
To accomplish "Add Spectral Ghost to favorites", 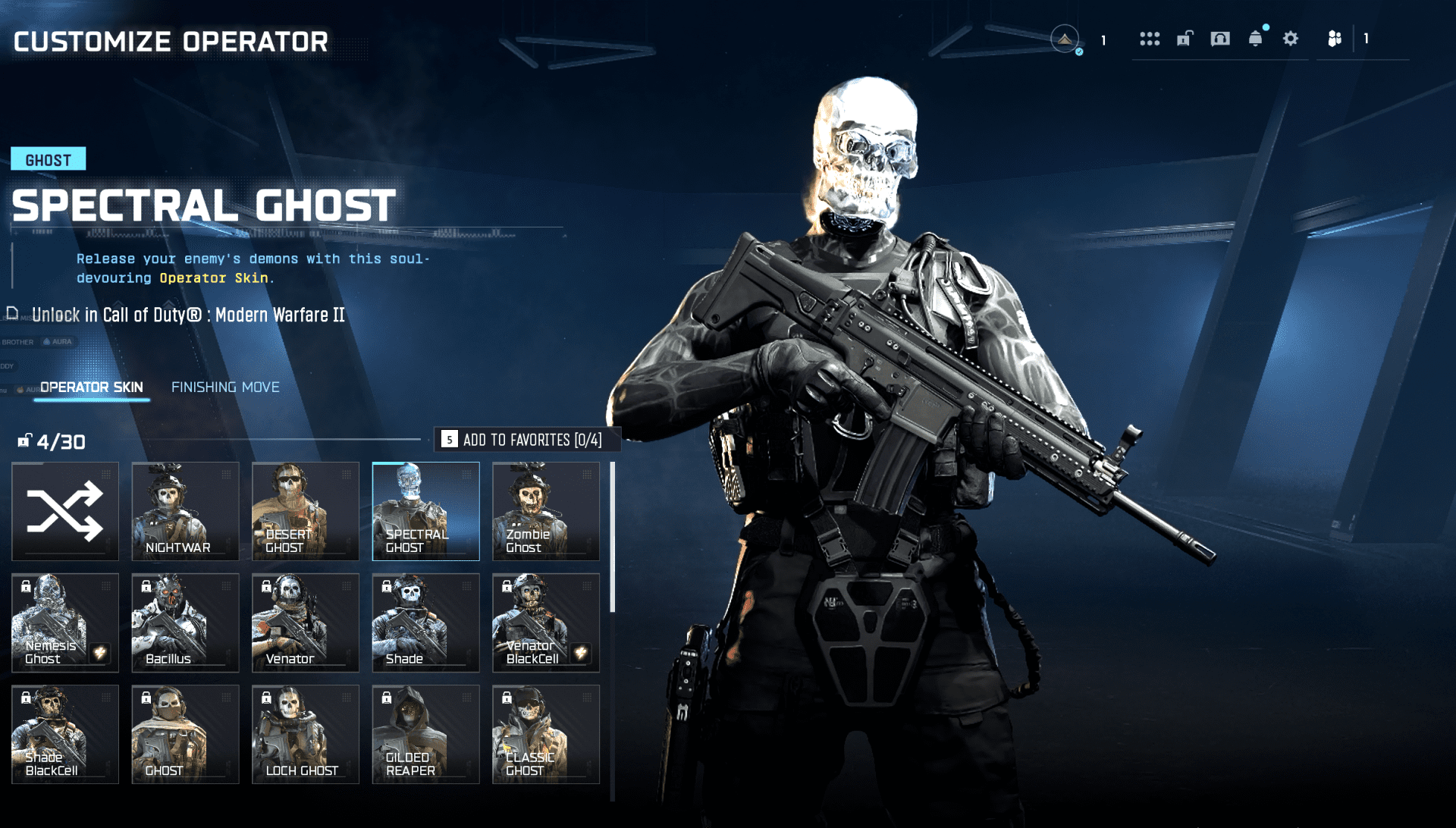I will tap(527, 439).
